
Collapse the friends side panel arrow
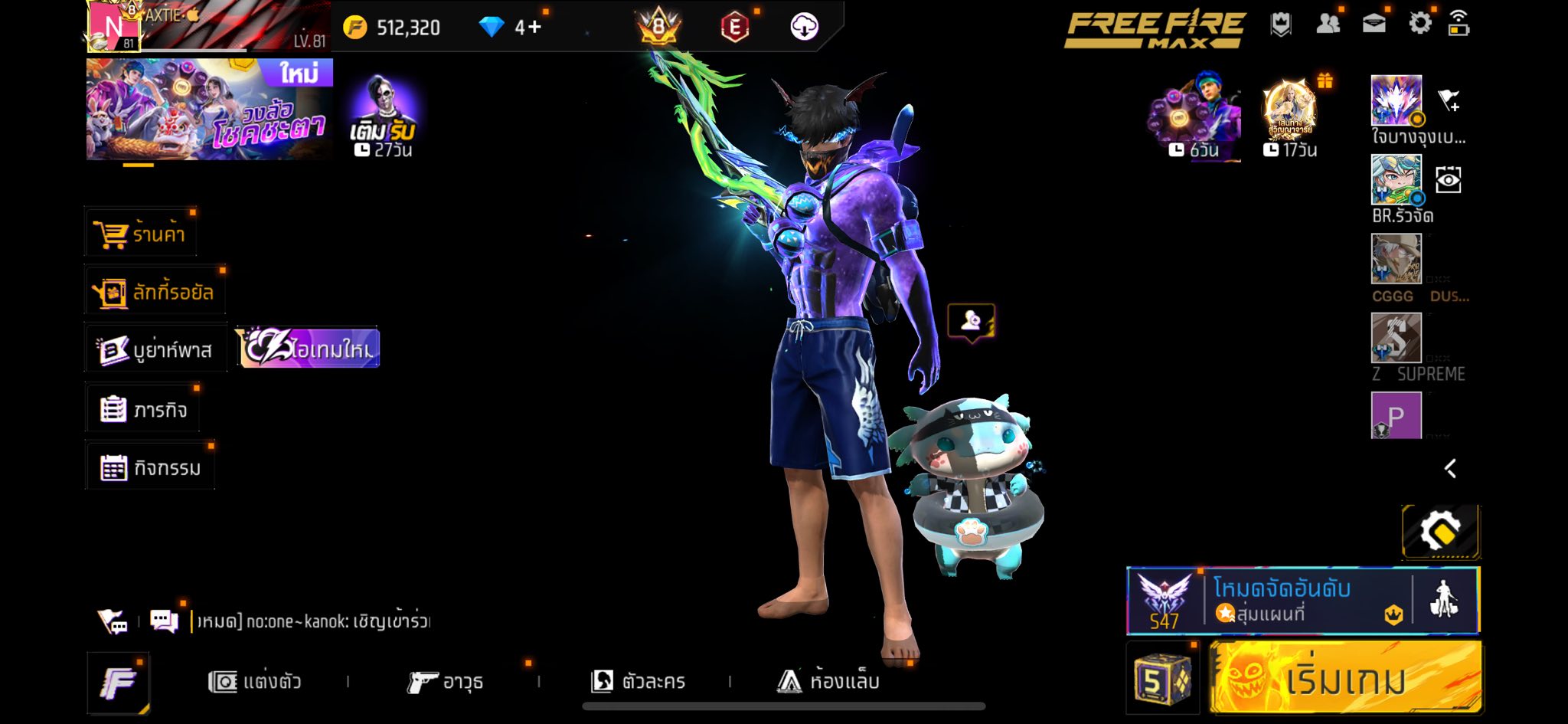click(x=1450, y=469)
